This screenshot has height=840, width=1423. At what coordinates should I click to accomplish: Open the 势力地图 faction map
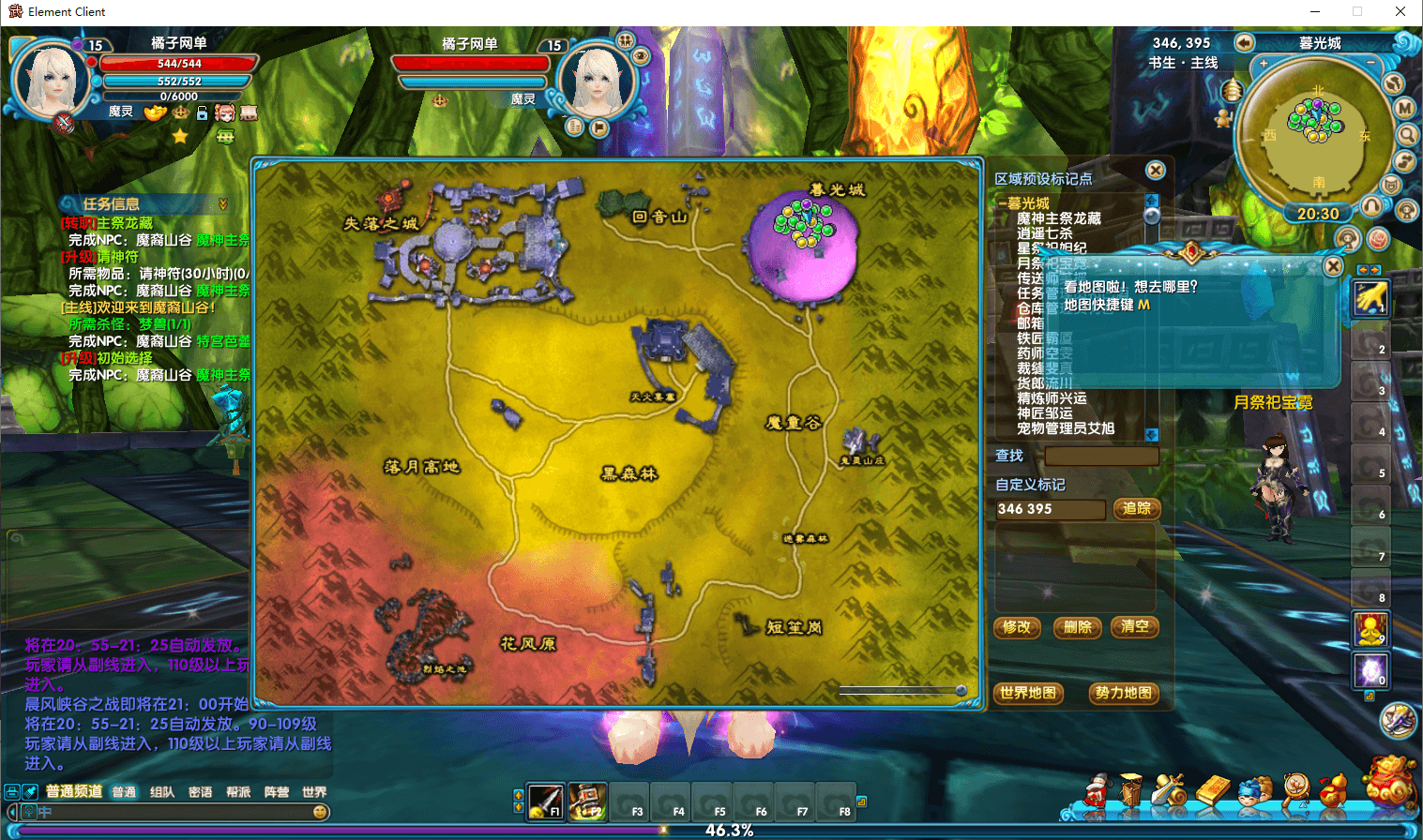[x=1123, y=693]
